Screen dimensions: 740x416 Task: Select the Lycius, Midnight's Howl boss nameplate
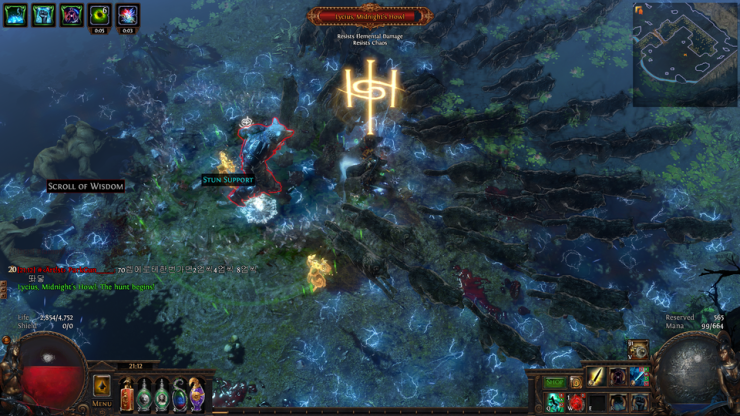370,16
